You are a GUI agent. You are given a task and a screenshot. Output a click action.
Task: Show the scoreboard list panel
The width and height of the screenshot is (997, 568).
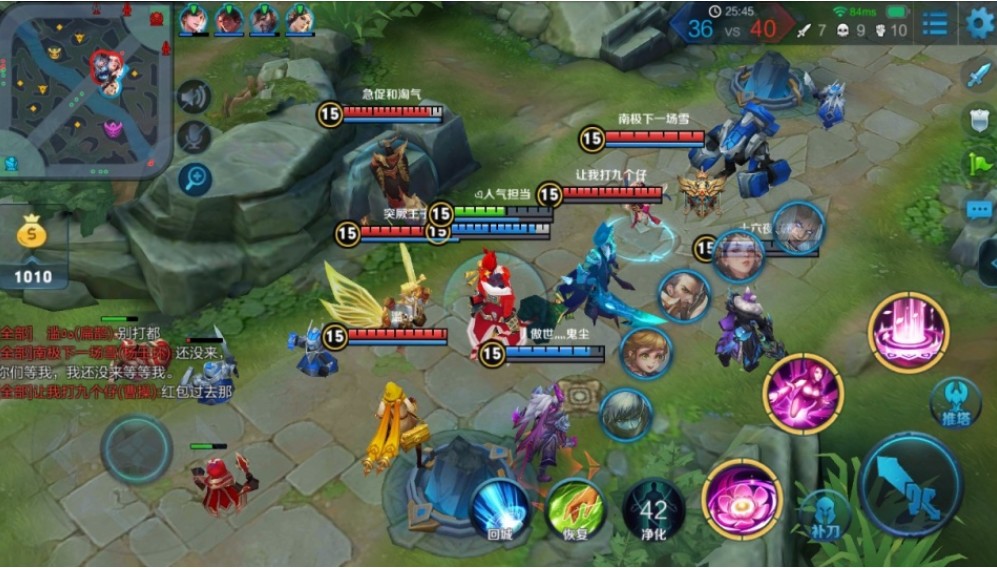[x=935, y=23]
